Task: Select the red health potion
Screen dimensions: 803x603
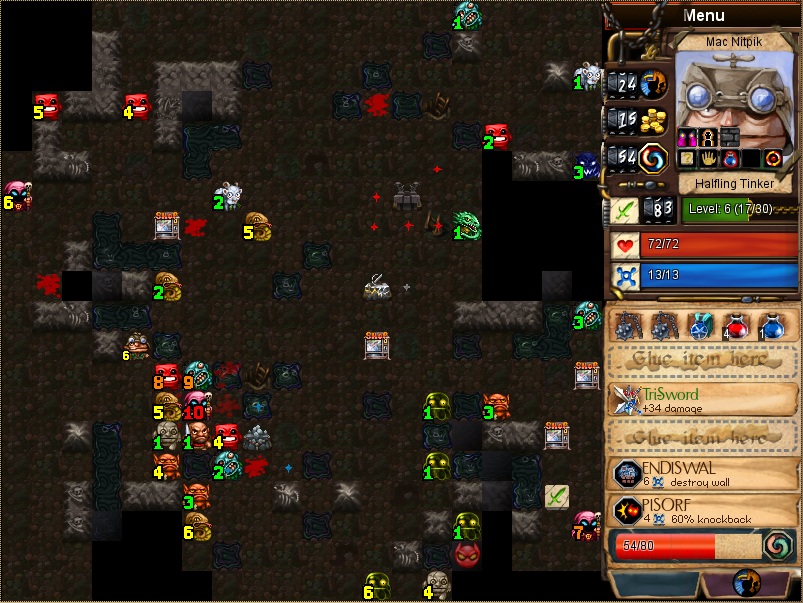Action: [x=737, y=327]
